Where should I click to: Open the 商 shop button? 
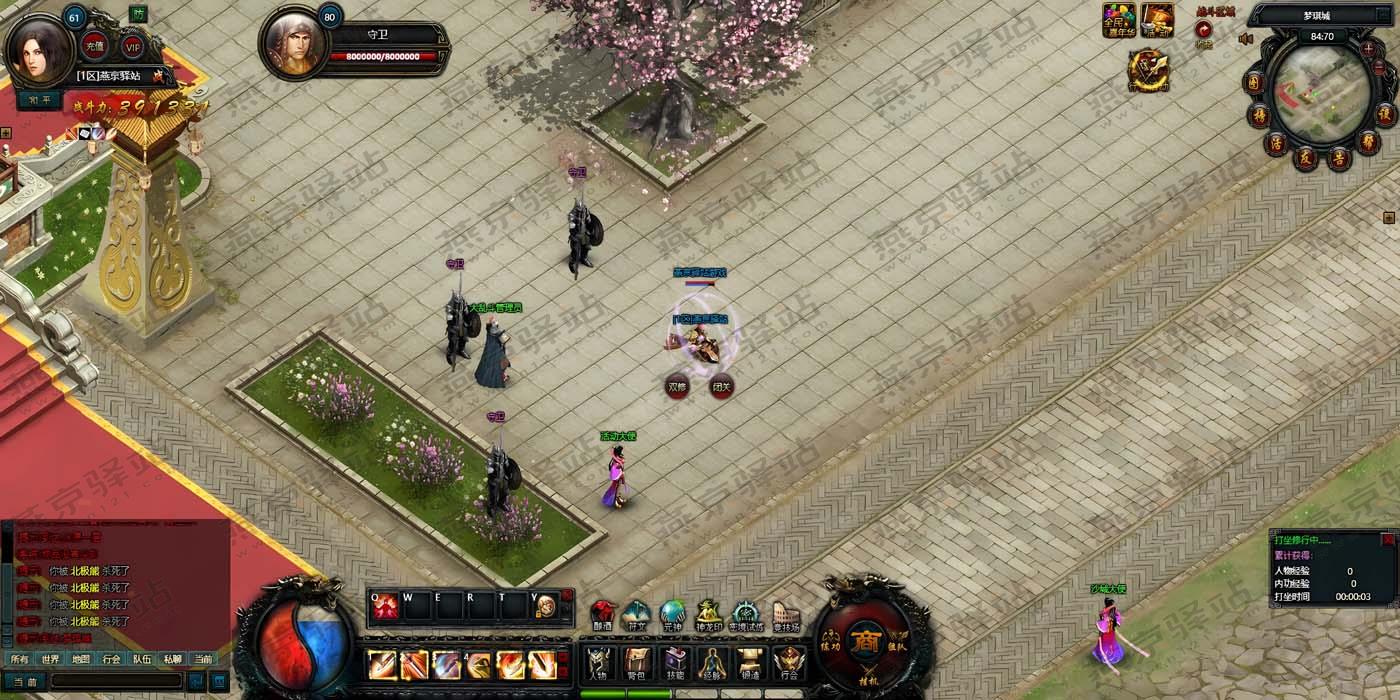coord(865,641)
